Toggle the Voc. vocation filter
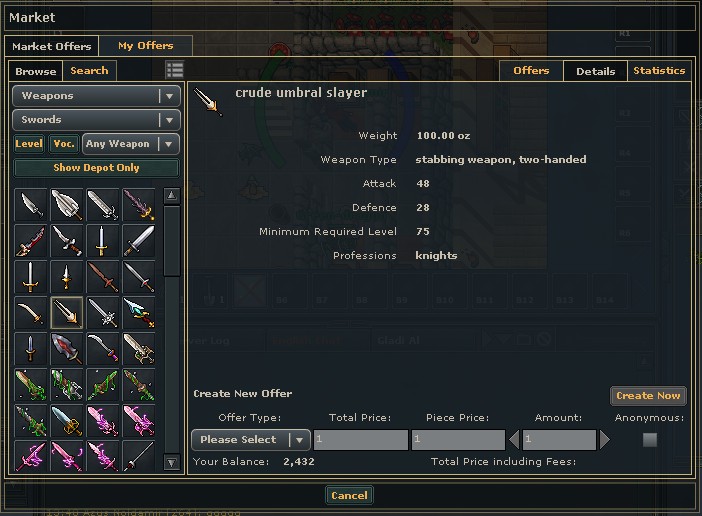The height and width of the screenshot is (516, 702). (x=64, y=144)
